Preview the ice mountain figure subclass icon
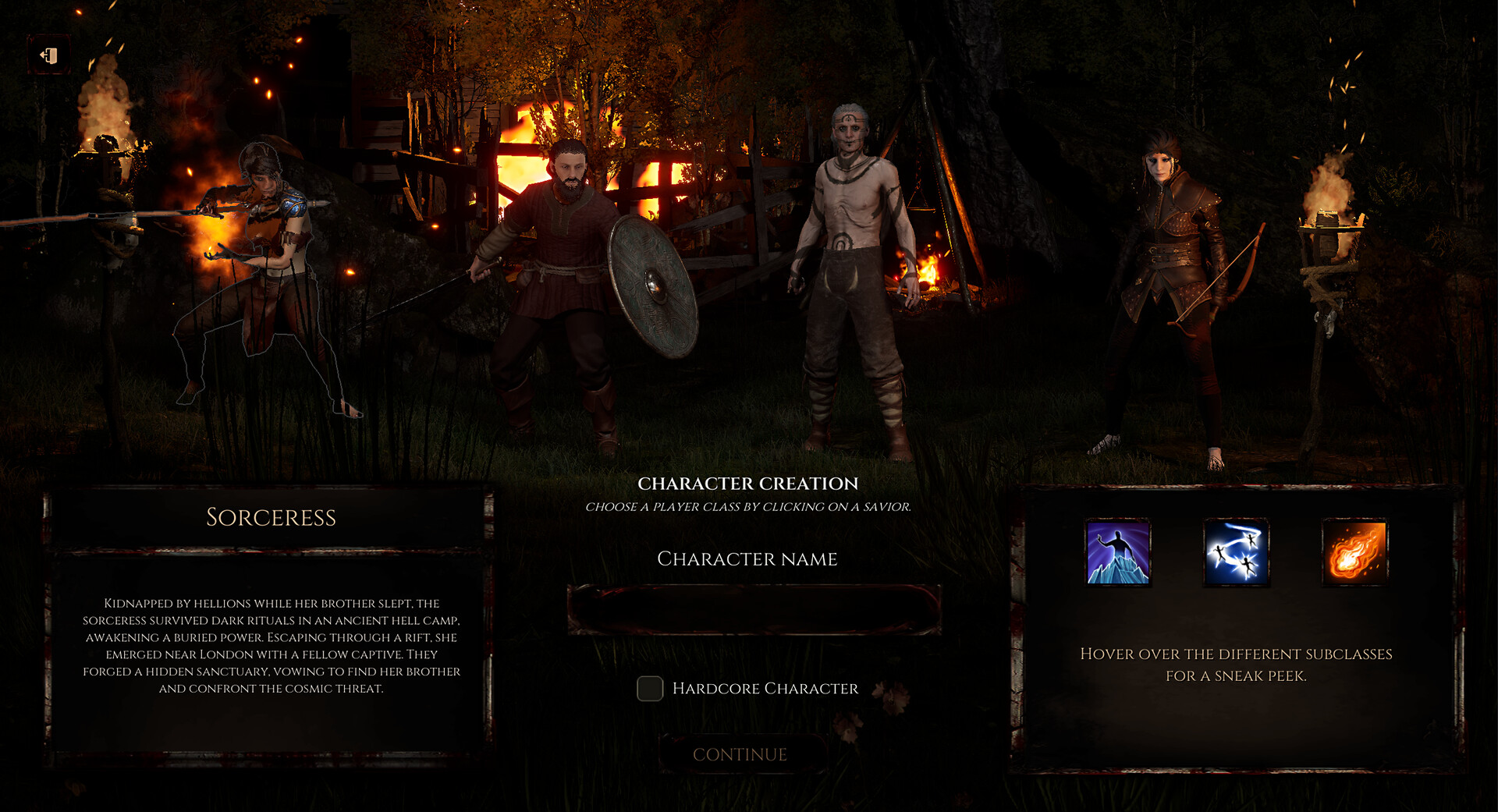The height and width of the screenshot is (812, 1498). 1118,553
